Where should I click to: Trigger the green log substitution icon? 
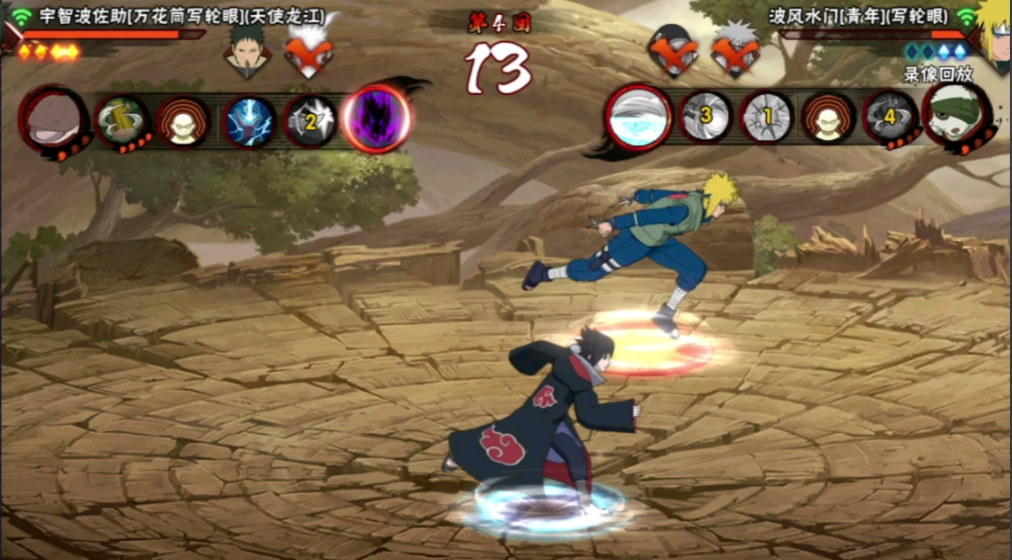122,120
